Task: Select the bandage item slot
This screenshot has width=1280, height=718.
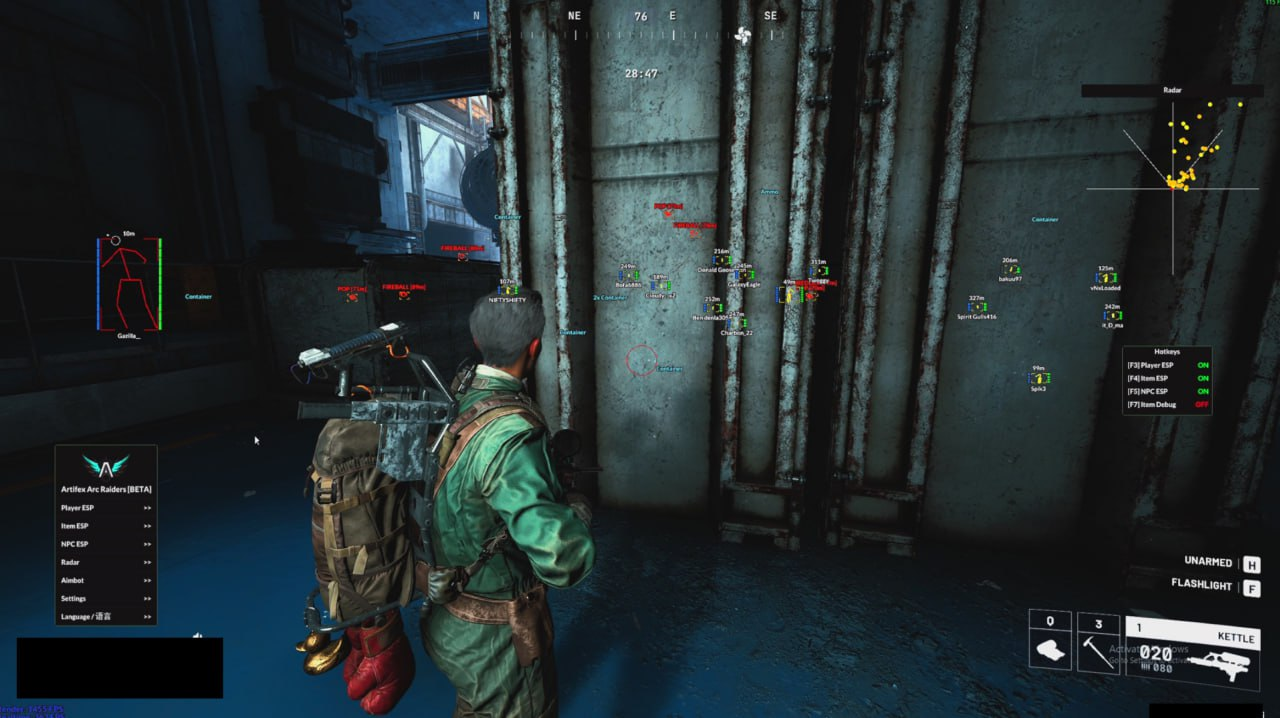Action: tap(1049, 641)
